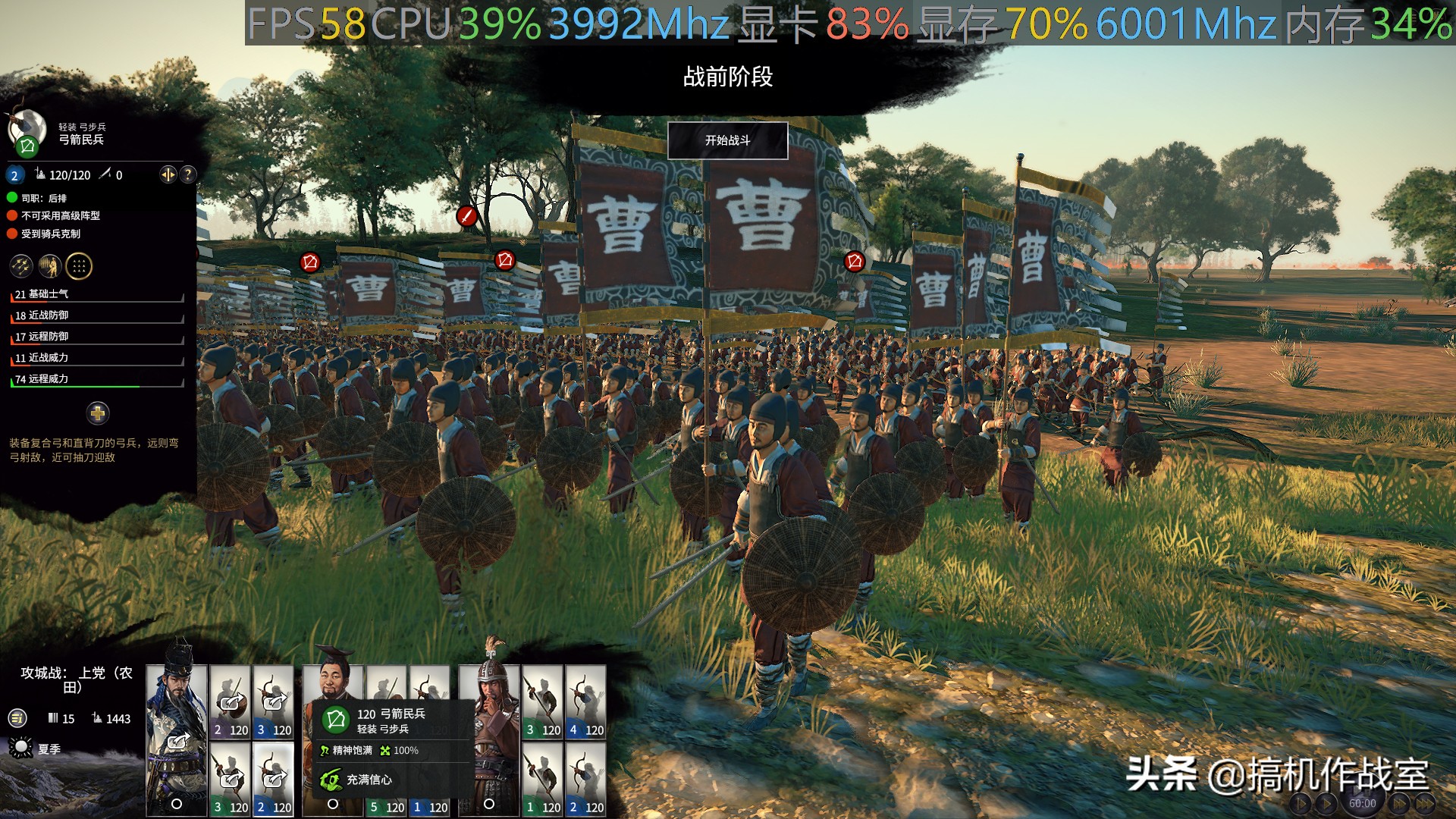
Task: Click the guerrilla deployment soldier icon
Action: coord(51,266)
